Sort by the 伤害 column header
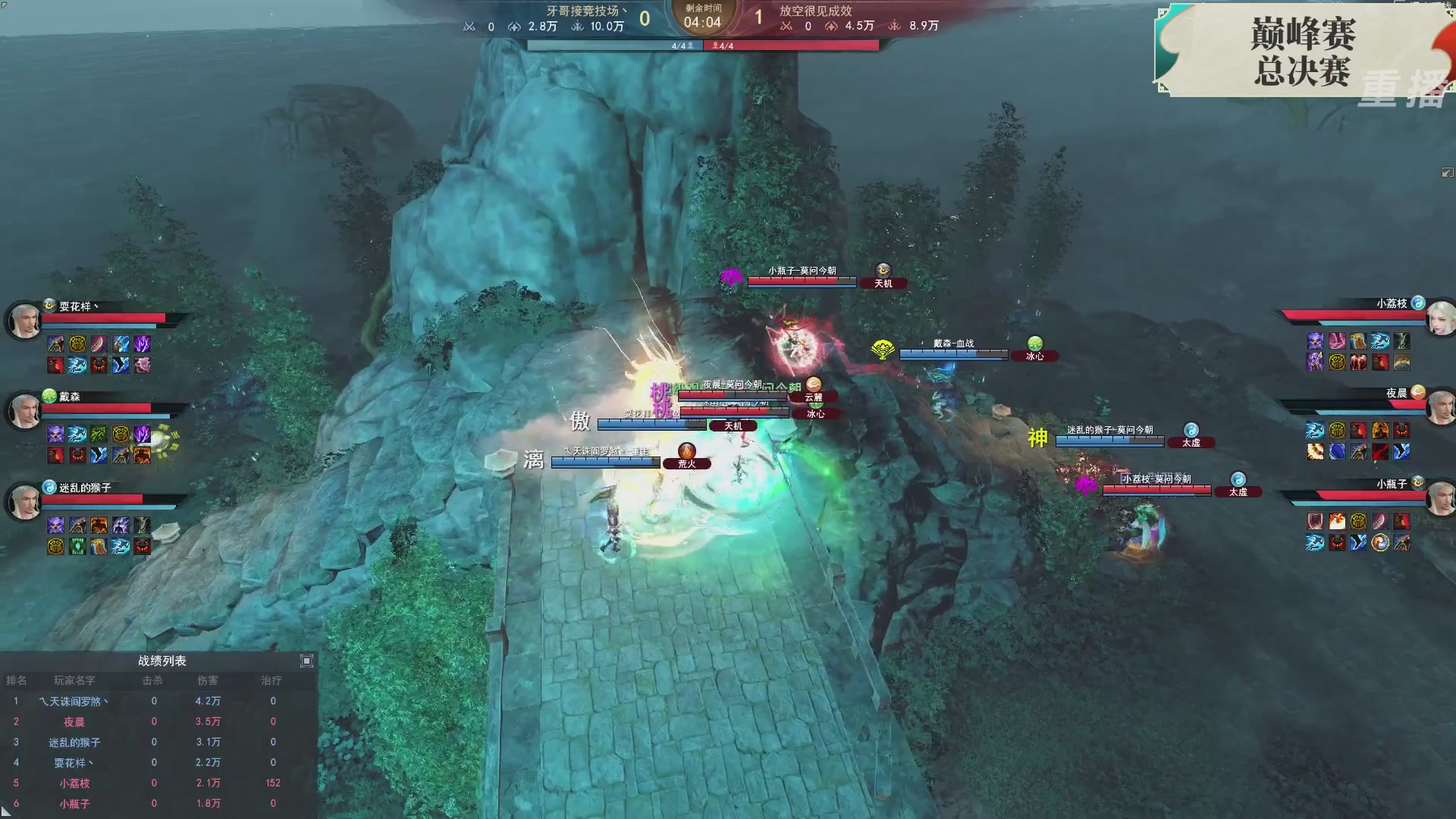 point(209,681)
